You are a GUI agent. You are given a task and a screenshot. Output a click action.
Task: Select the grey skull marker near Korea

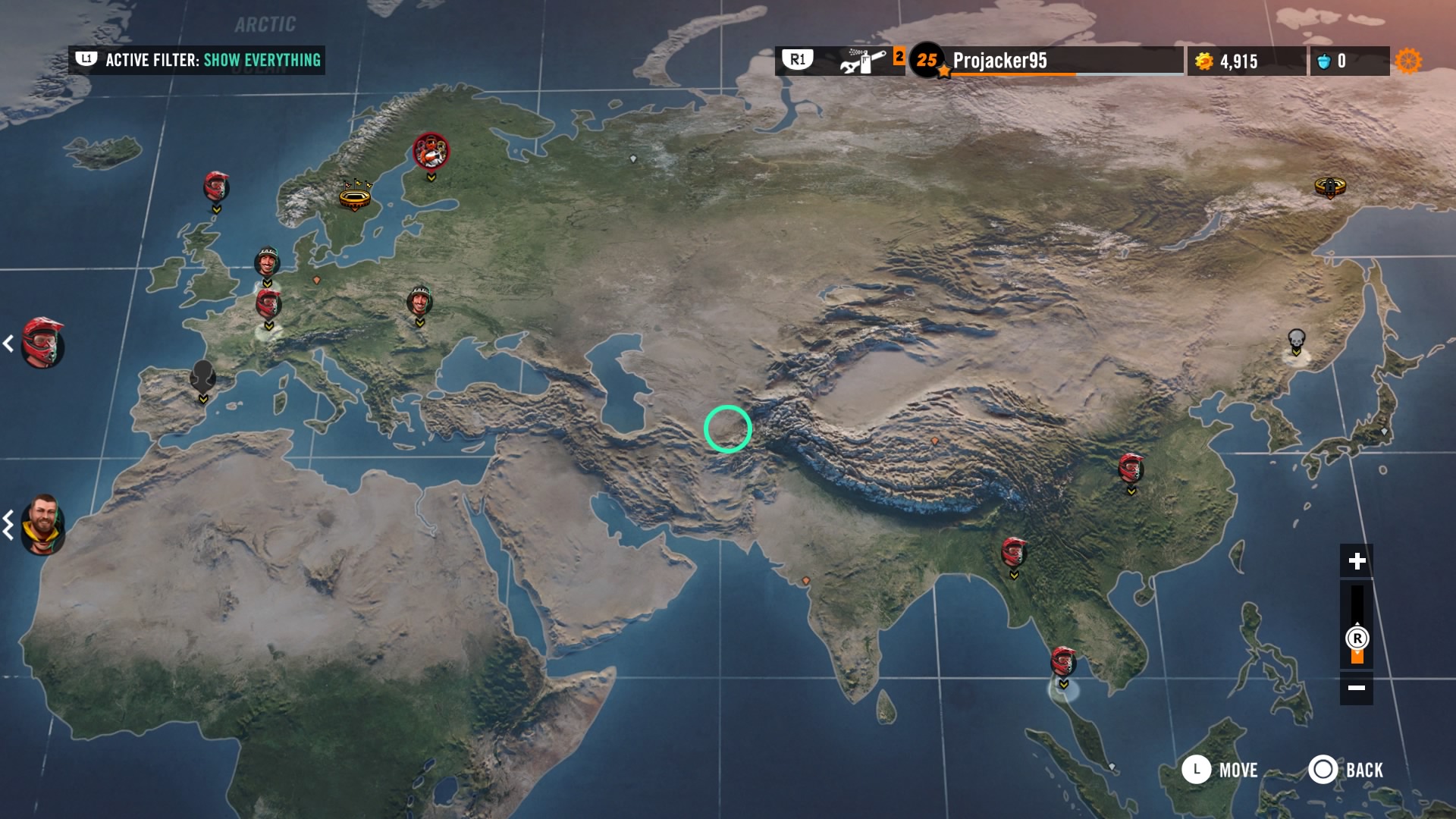click(1296, 339)
